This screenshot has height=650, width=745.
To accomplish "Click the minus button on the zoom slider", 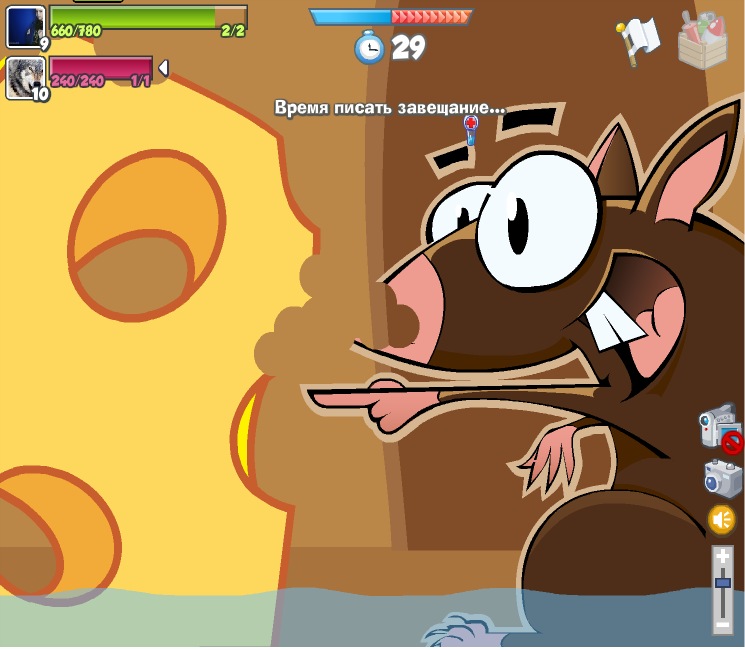I will coord(722,623).
